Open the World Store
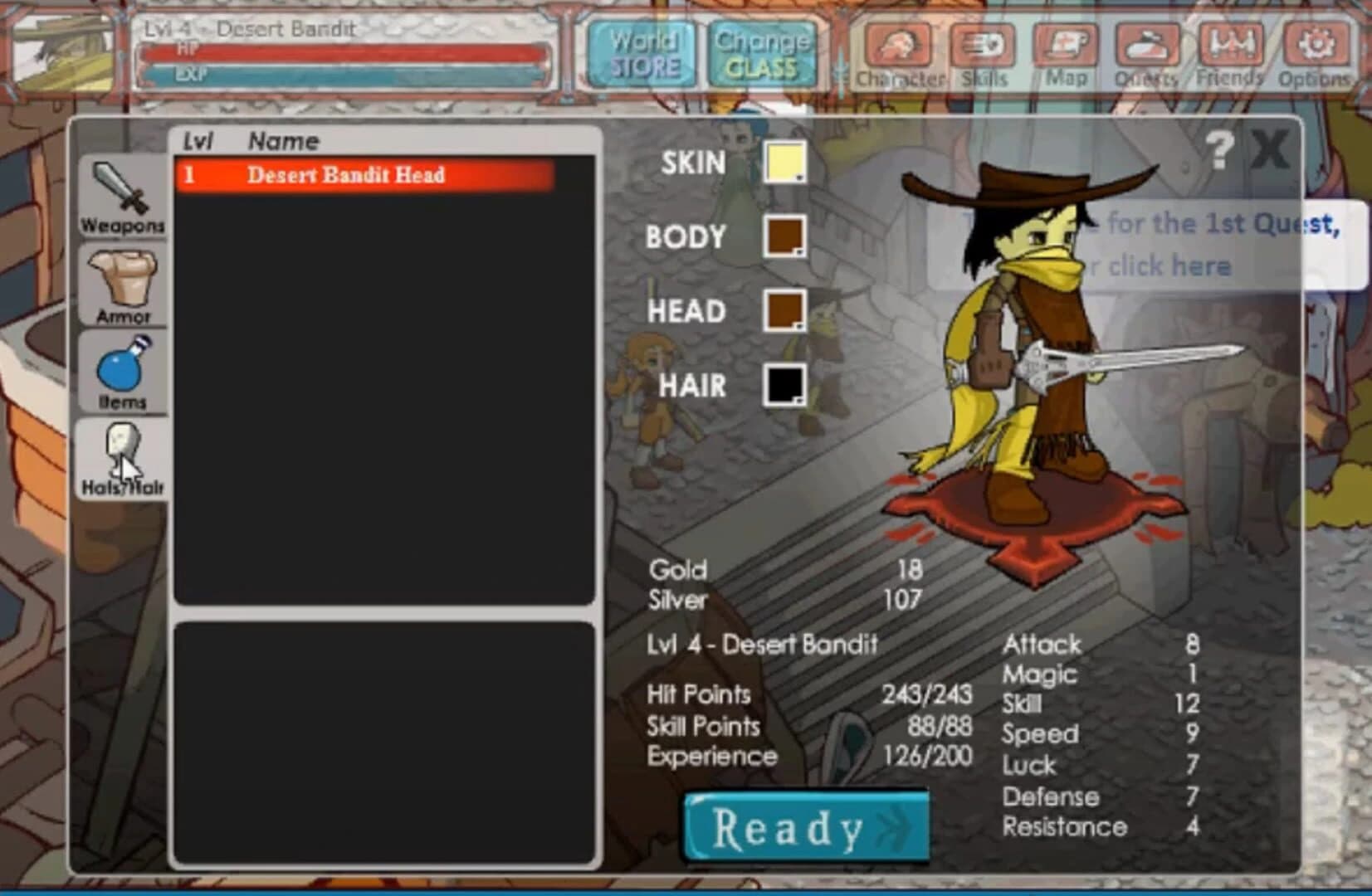Screen dimensions: 1372x896 pos(642,51)
